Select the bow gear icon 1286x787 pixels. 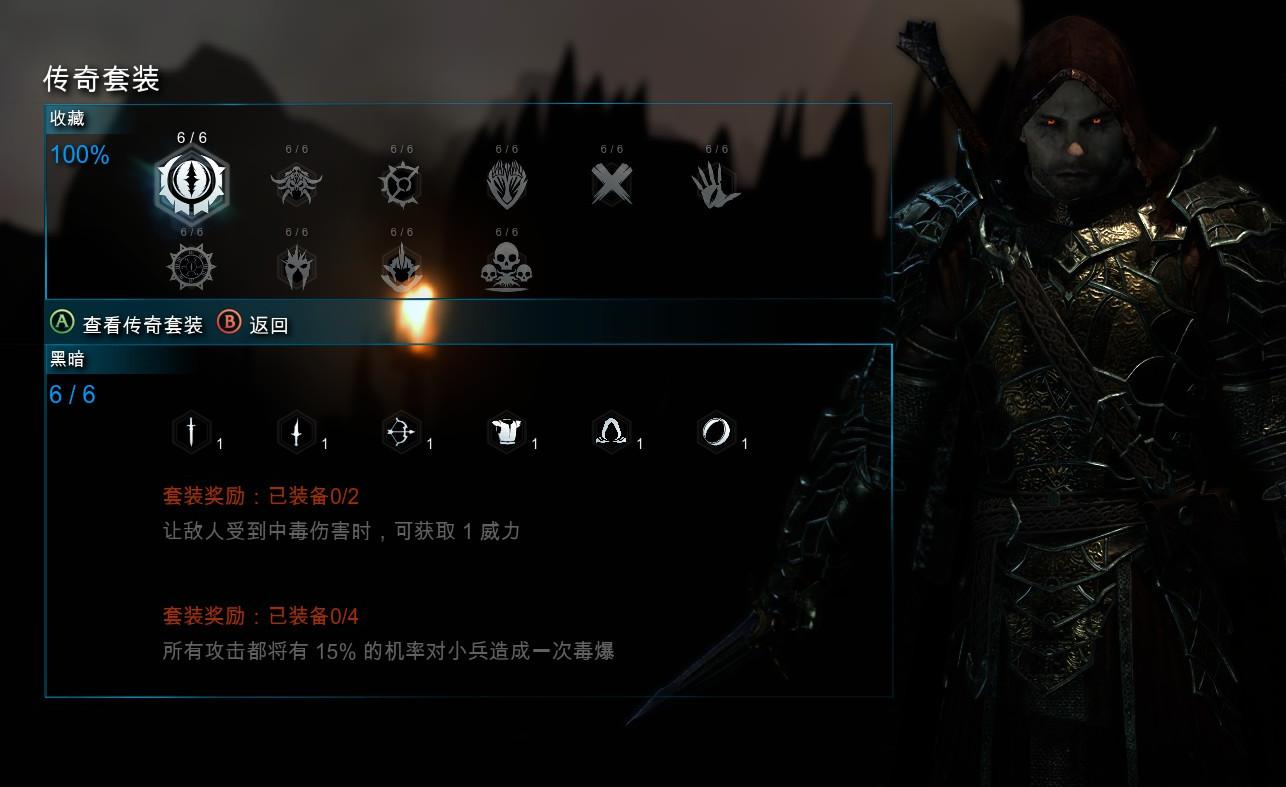[x=400, y=430]
